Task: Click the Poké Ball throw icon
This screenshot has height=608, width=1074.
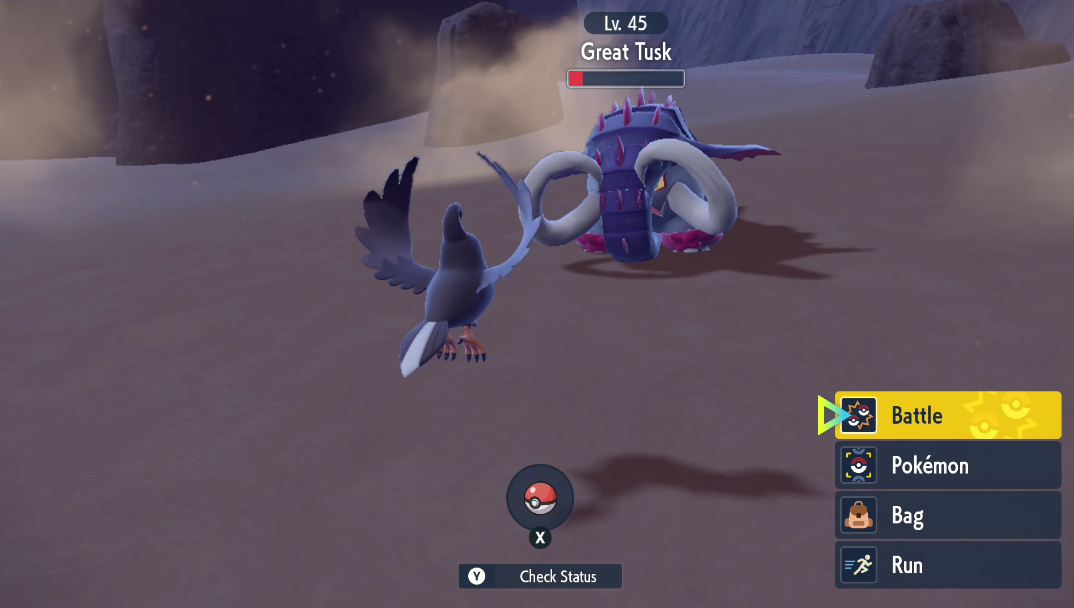Action: coord(540,497)
